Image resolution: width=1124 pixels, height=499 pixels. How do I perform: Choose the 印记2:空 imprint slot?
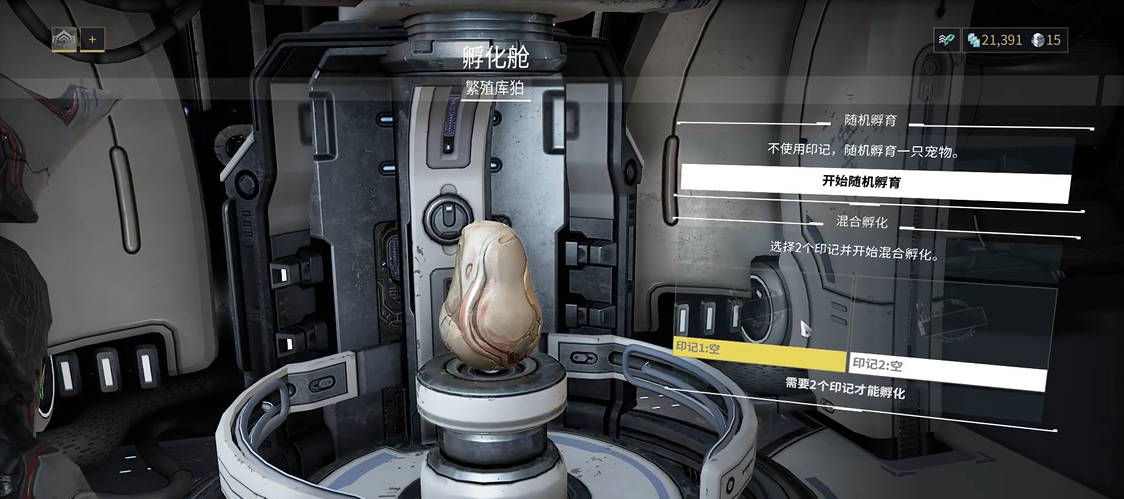point(946,368)
